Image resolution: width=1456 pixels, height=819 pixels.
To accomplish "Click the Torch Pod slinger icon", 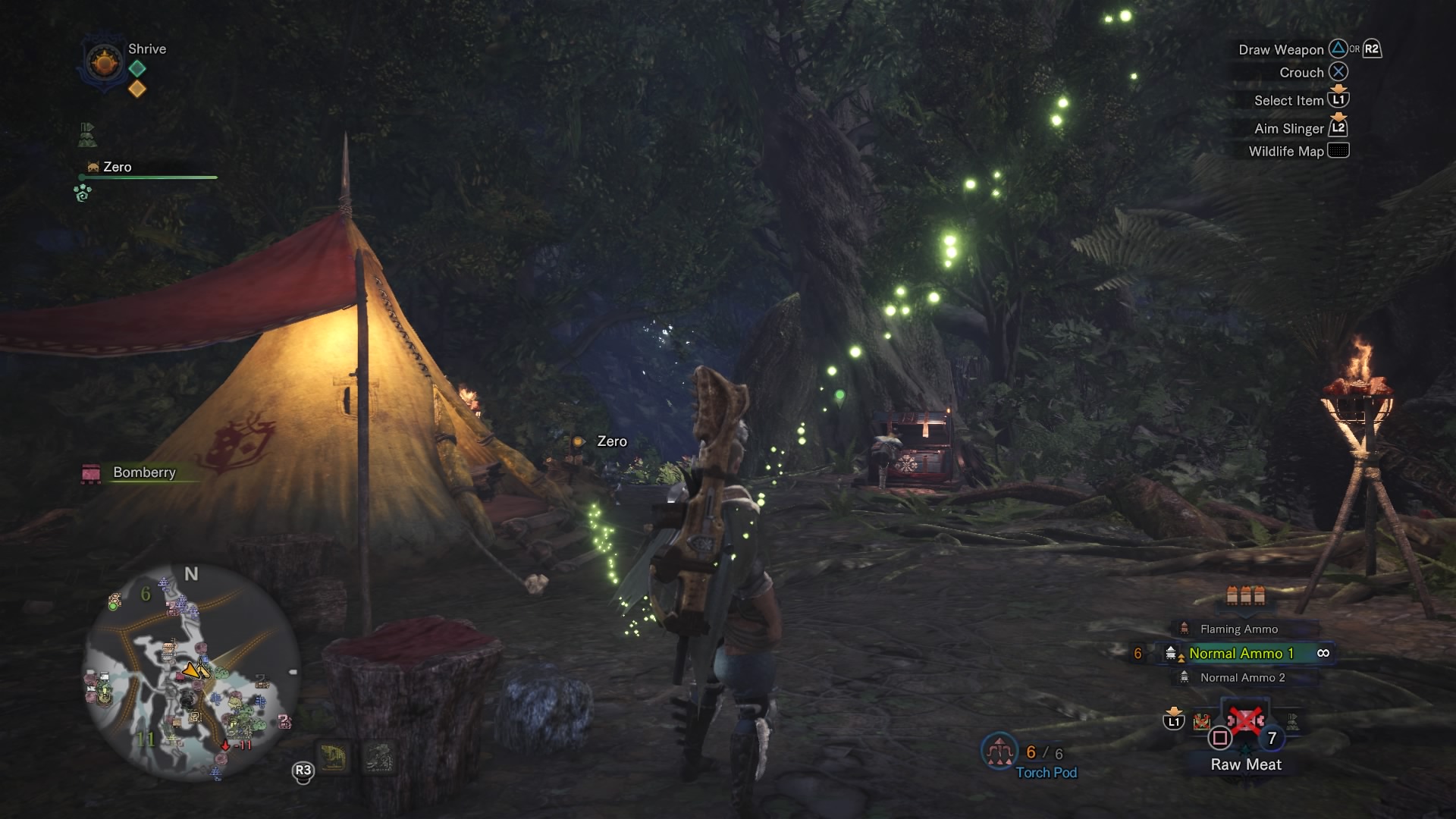I will coord(998,752).
